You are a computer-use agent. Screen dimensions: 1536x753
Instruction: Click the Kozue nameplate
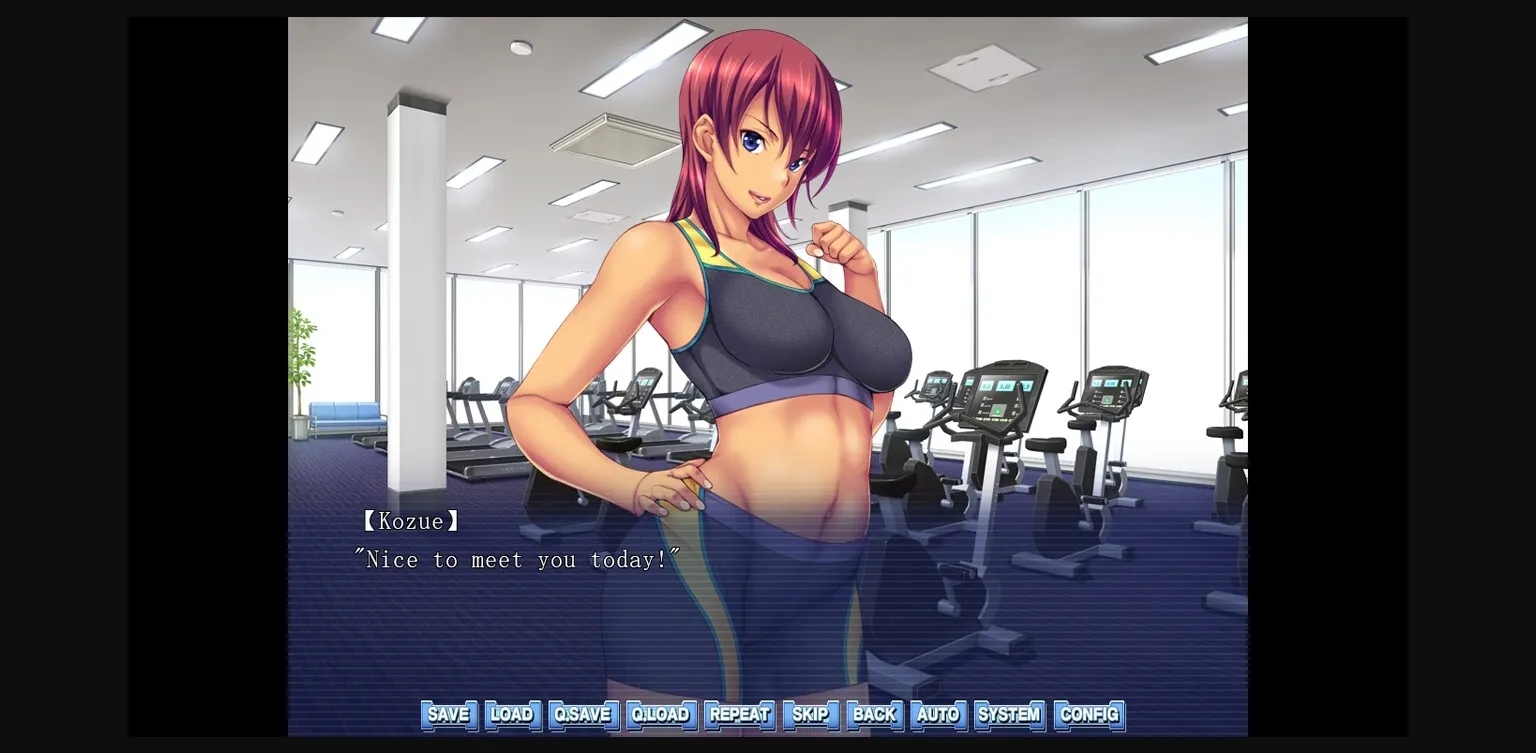point(409,521)
